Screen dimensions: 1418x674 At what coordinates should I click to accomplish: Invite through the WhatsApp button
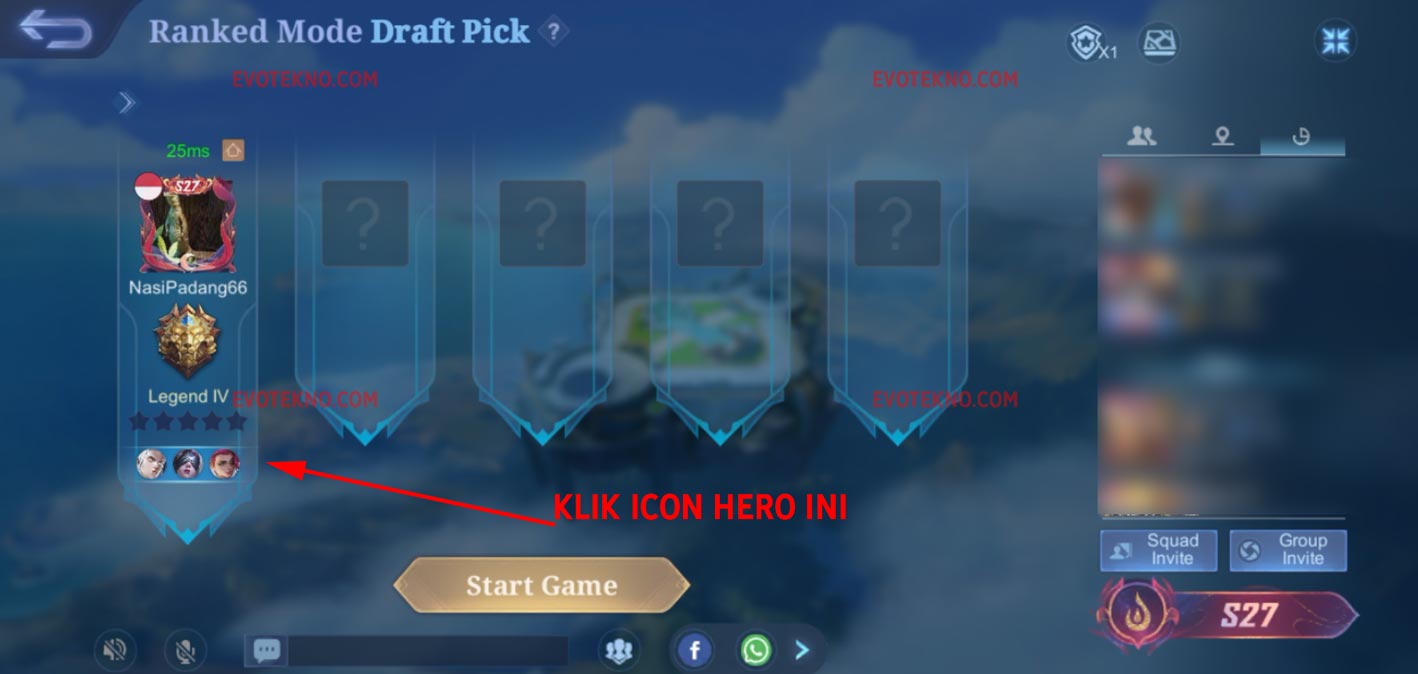(756, 651)
